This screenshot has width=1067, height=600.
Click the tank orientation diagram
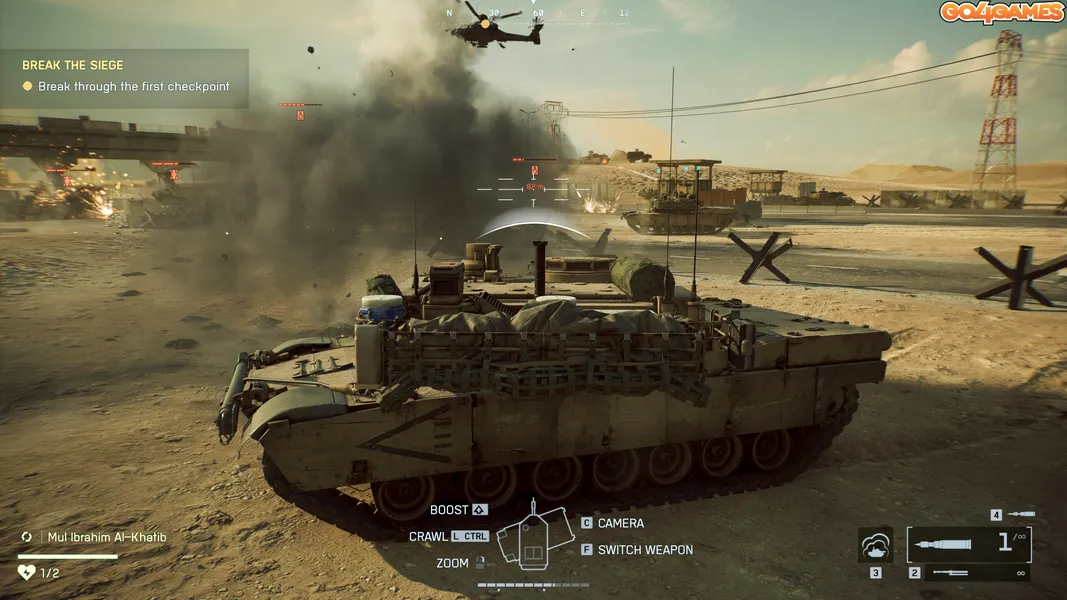(533, 540)
